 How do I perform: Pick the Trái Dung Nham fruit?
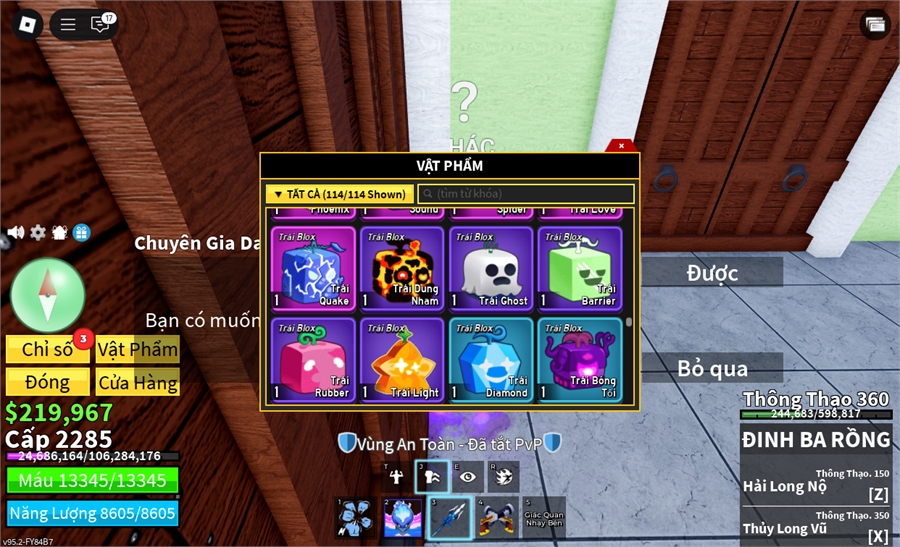(401, 268)
